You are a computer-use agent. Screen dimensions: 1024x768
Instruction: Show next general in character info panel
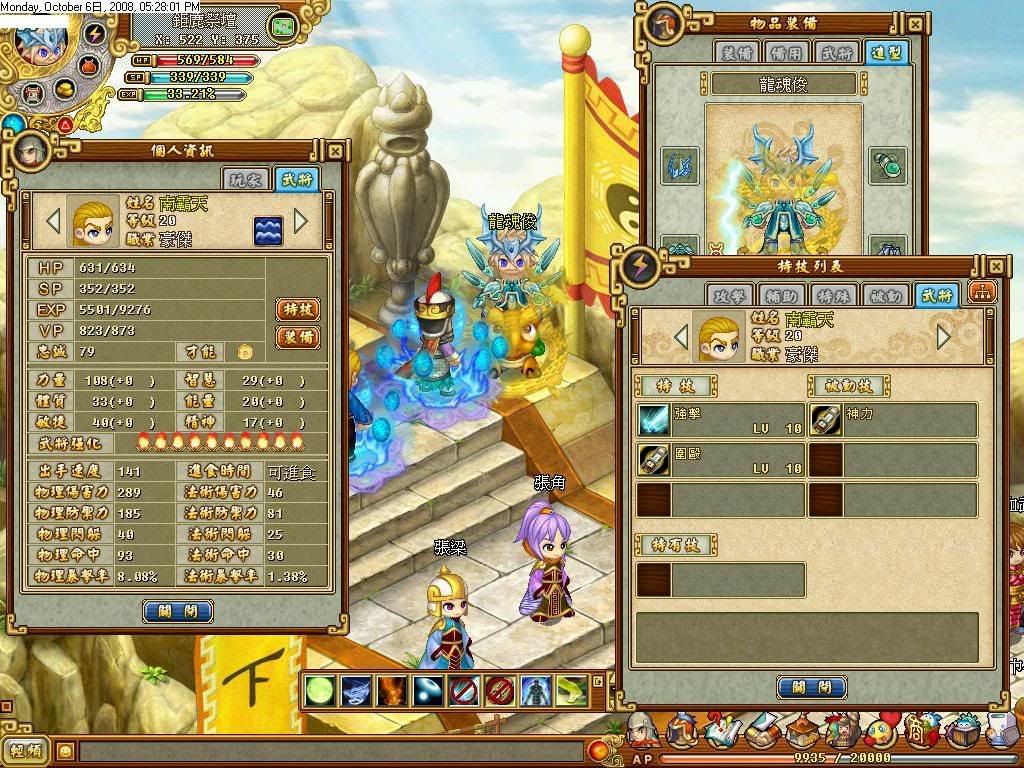click(x=301, y=220)
